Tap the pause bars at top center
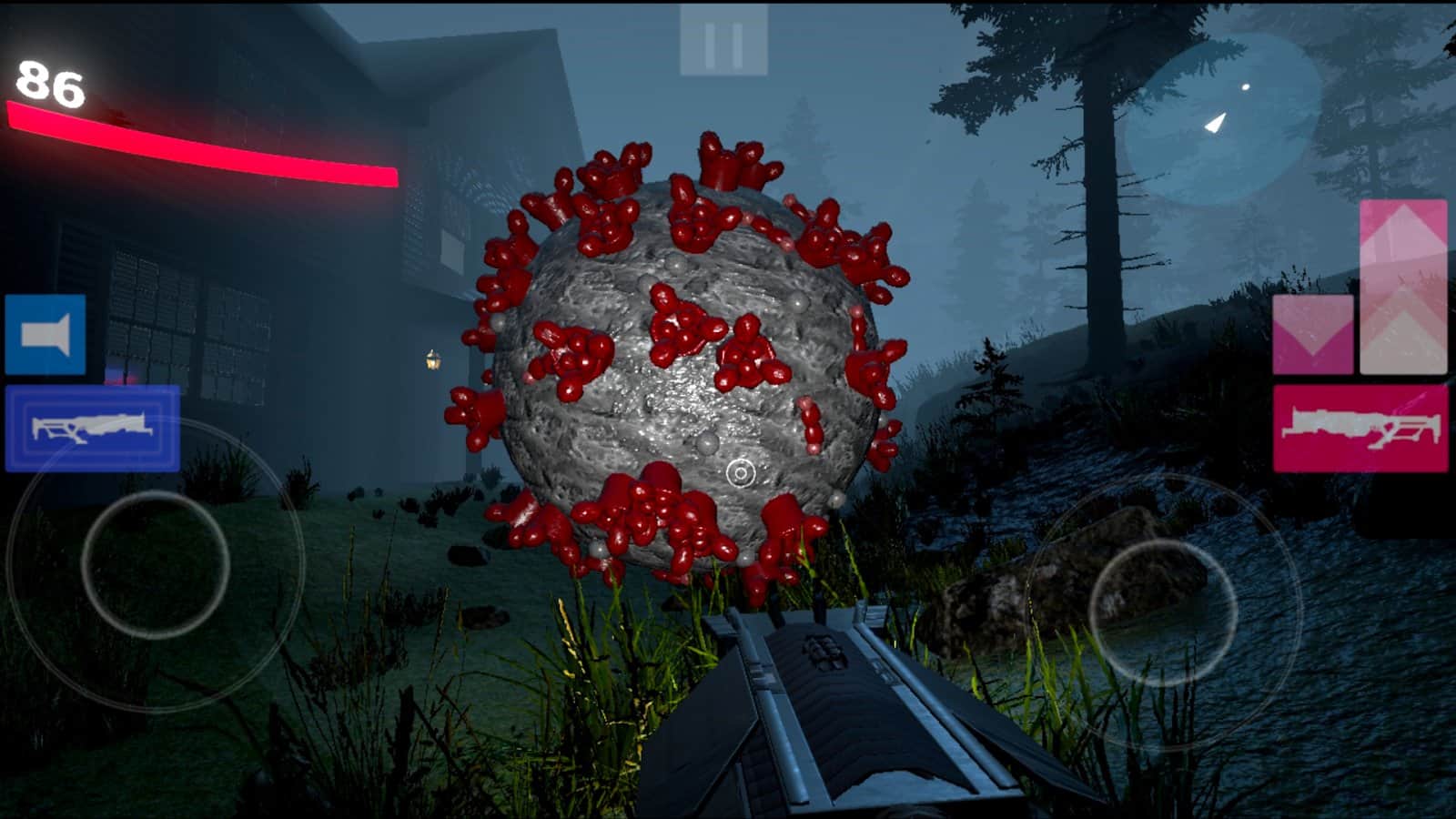Screen dimensions: 1456x819 pyautogui.click(x=723, y=38)
